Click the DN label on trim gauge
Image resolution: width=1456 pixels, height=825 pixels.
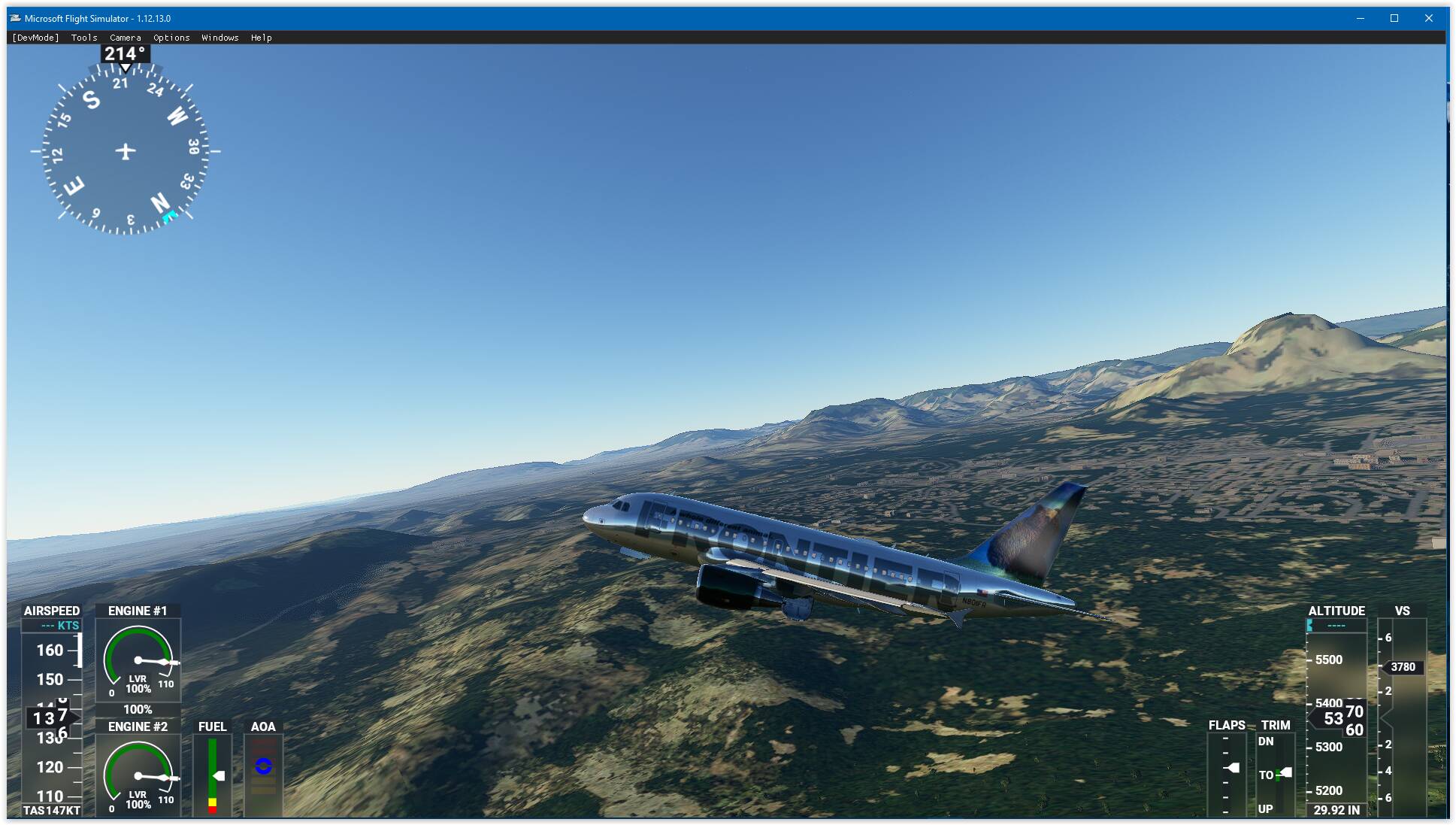(1266, 742)
